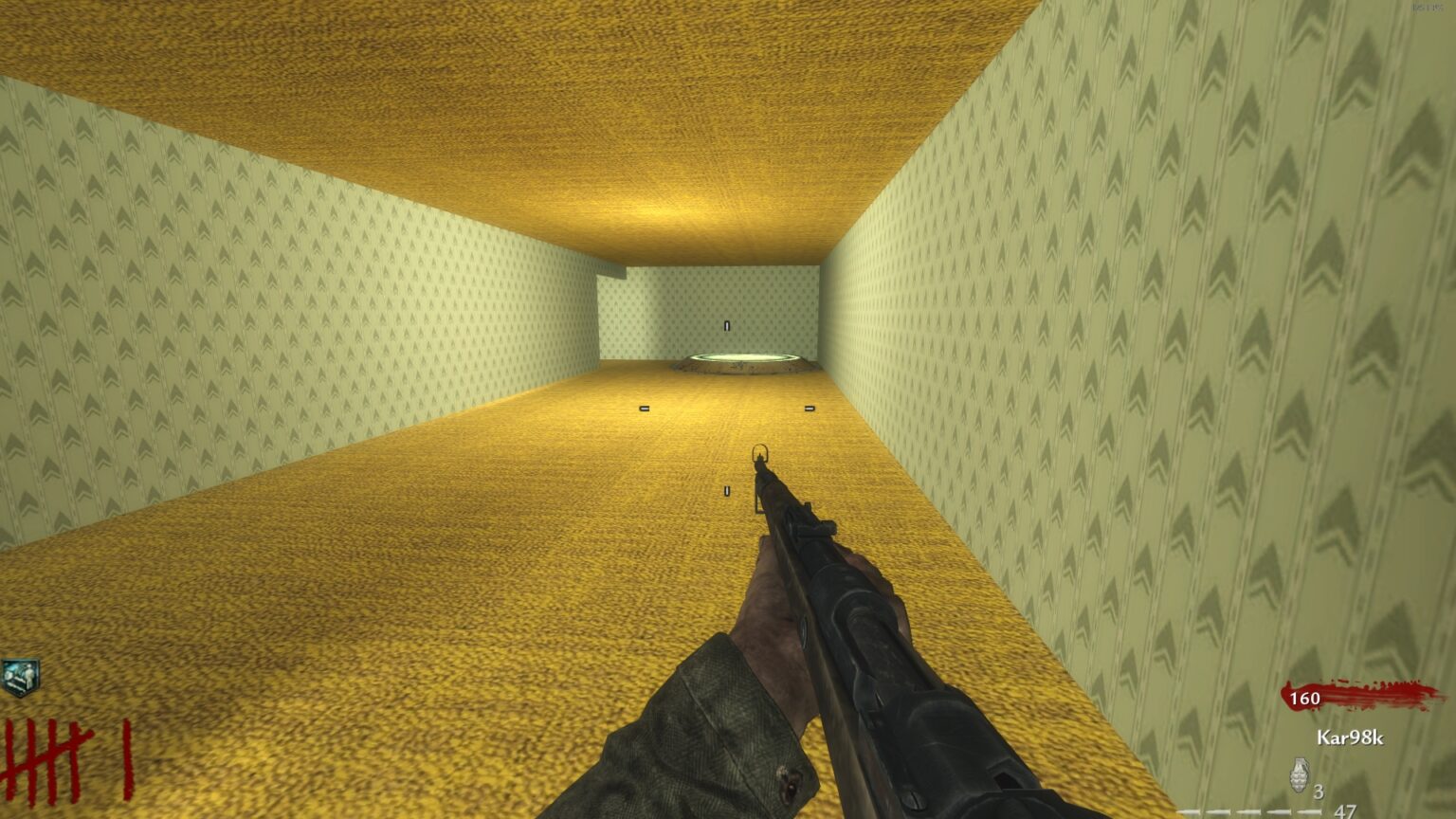Viewport: 1456px width, 819px height.
Task: Click the timer text in the top-right corner
Action: 1428,8
